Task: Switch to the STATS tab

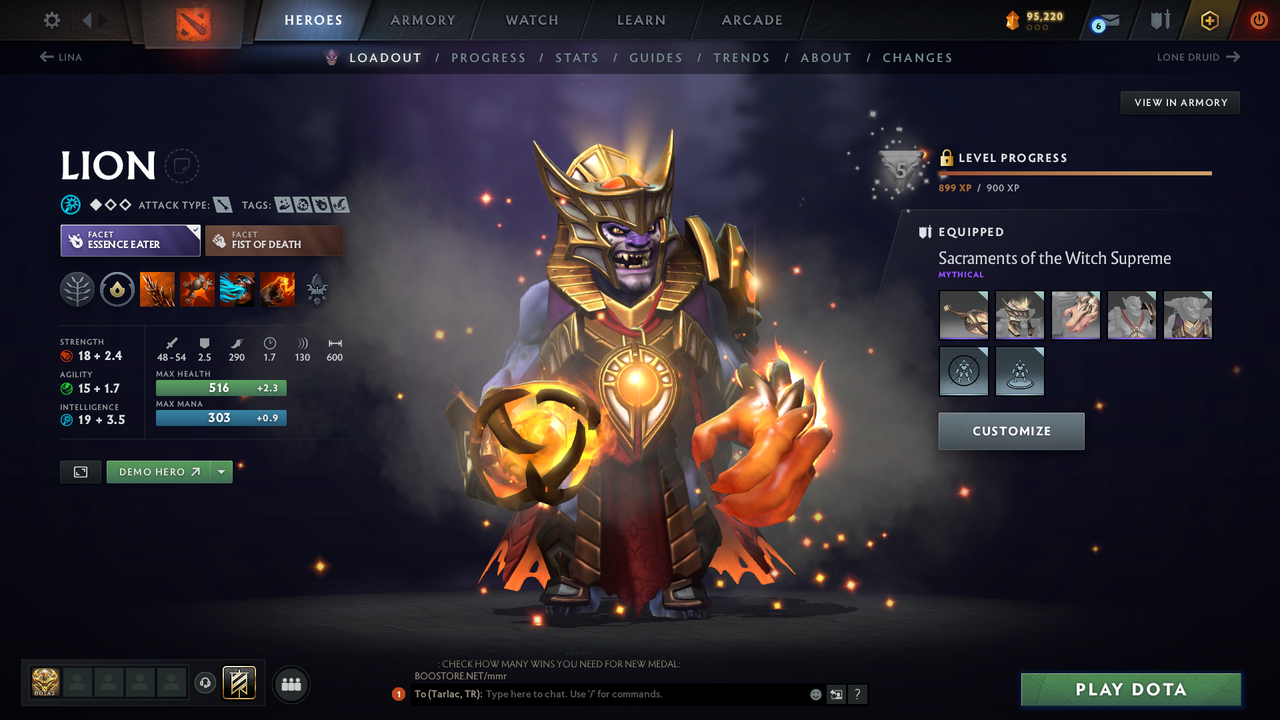Action: [577, 57]
